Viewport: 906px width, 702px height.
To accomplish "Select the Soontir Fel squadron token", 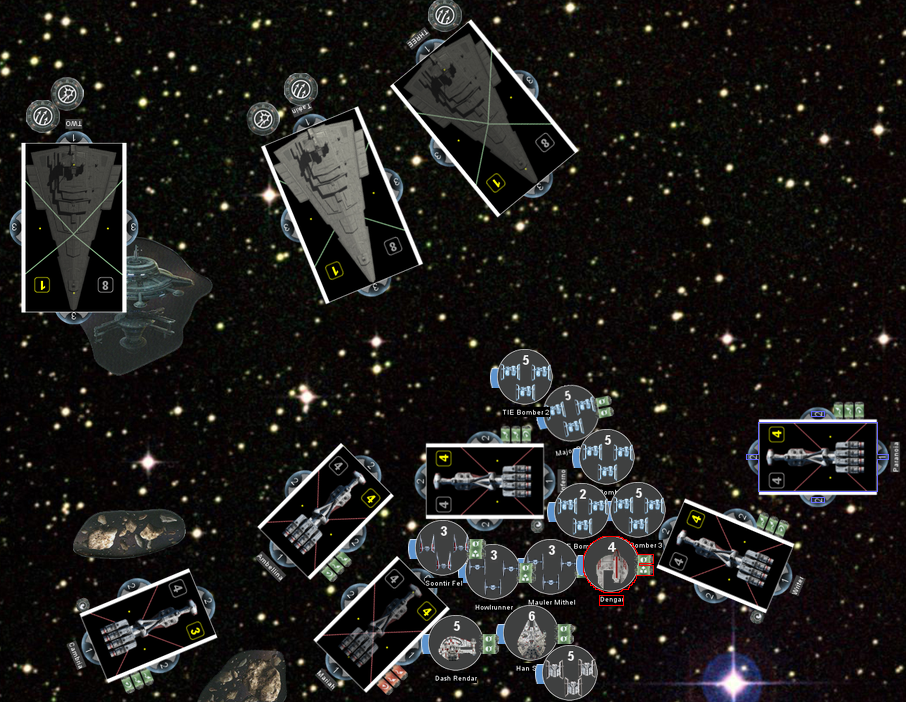I will pos(443,548).
